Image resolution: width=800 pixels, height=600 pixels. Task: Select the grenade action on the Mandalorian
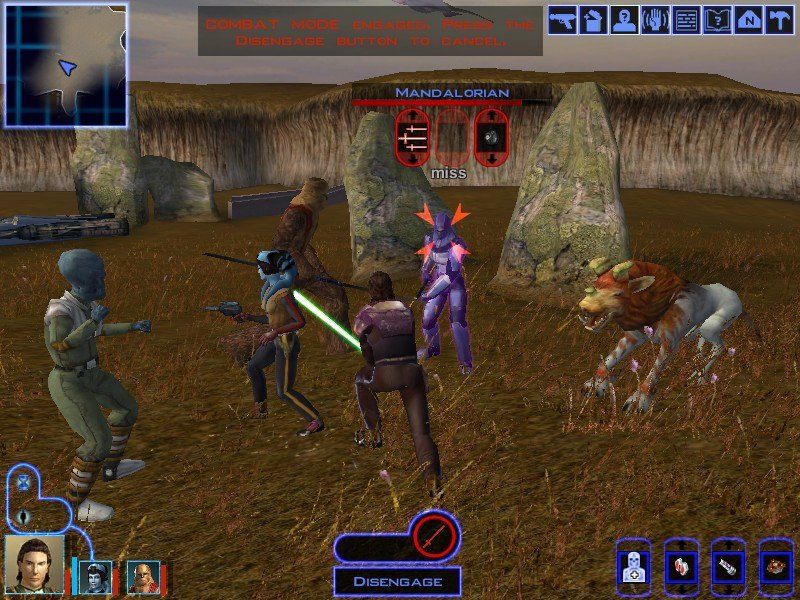pyautogui.click(x=491, y=136)
